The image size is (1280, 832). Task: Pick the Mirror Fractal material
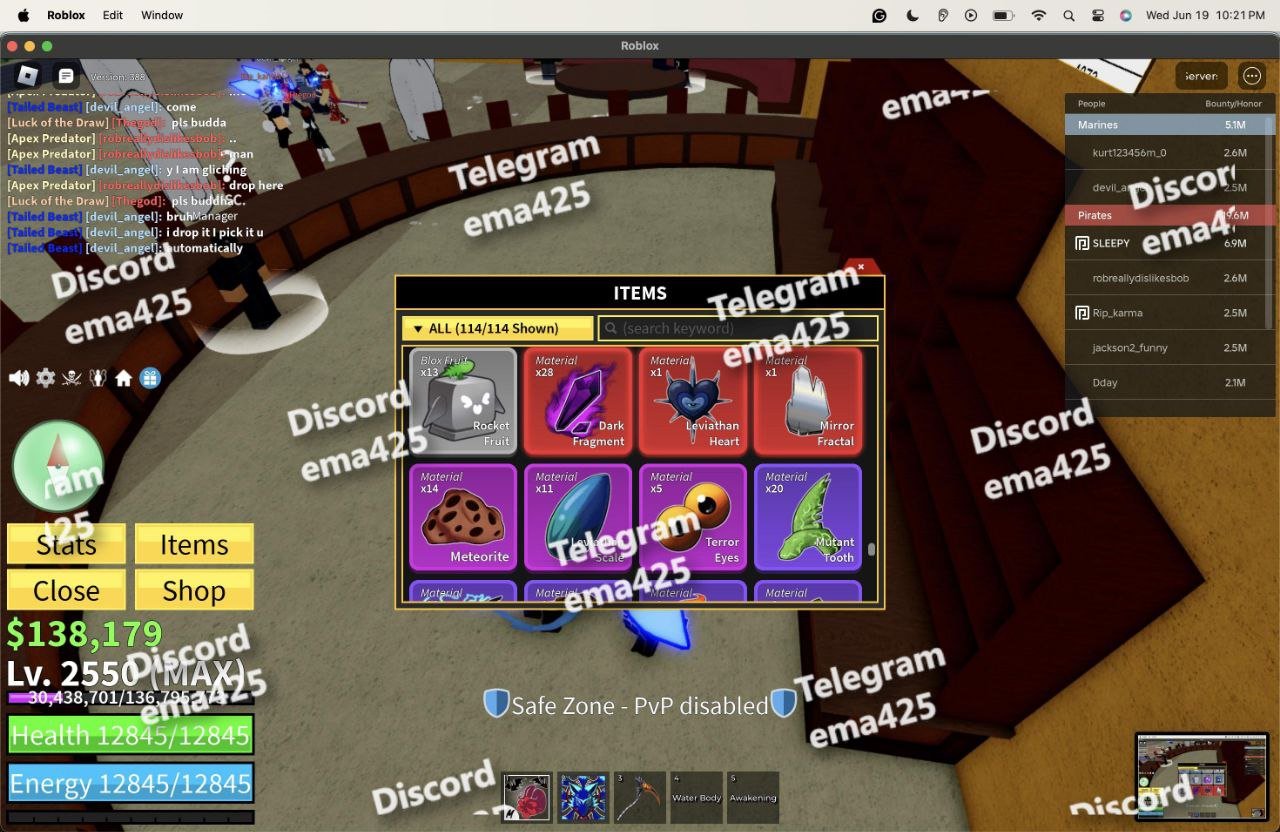(x=808, y=401)
